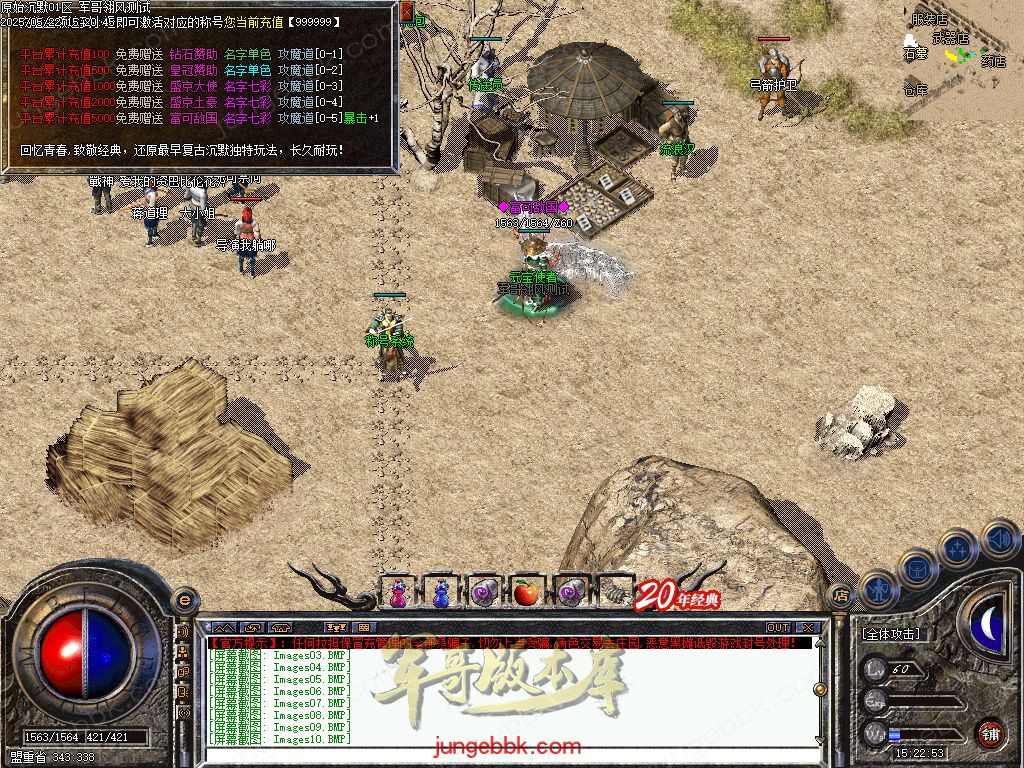Close the recharge title info panel

407,12
